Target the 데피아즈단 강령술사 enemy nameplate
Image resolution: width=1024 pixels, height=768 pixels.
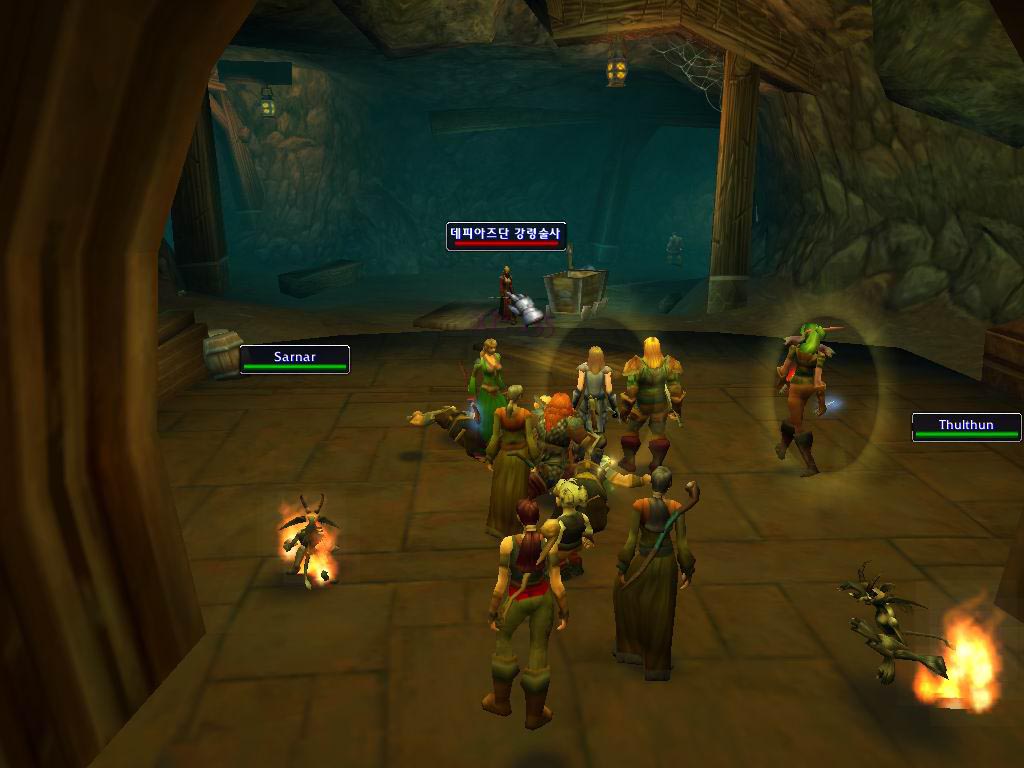point(506,236)
